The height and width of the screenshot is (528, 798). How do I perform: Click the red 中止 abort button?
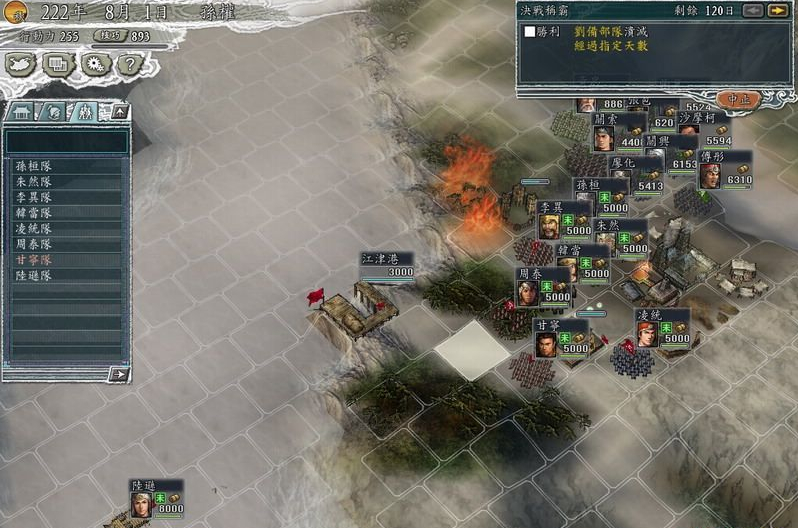click(740, 99)
